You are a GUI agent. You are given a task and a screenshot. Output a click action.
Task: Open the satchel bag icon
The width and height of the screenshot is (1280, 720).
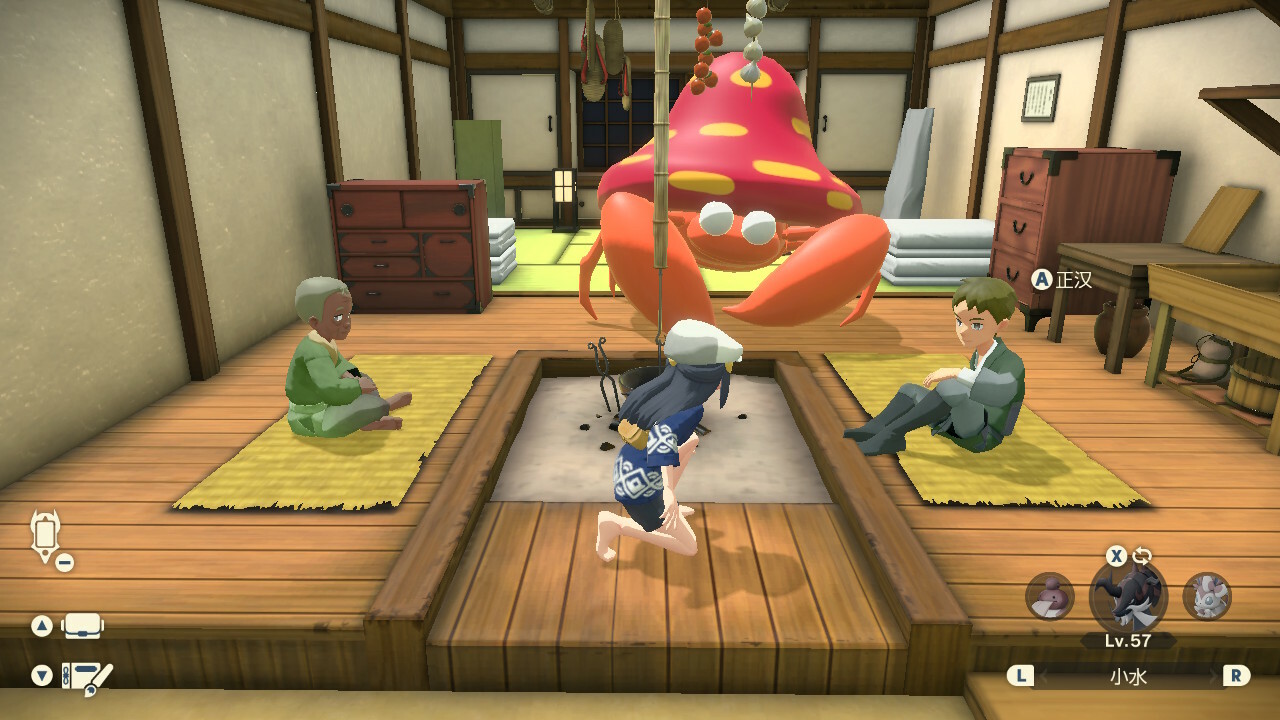pos(82,626)
